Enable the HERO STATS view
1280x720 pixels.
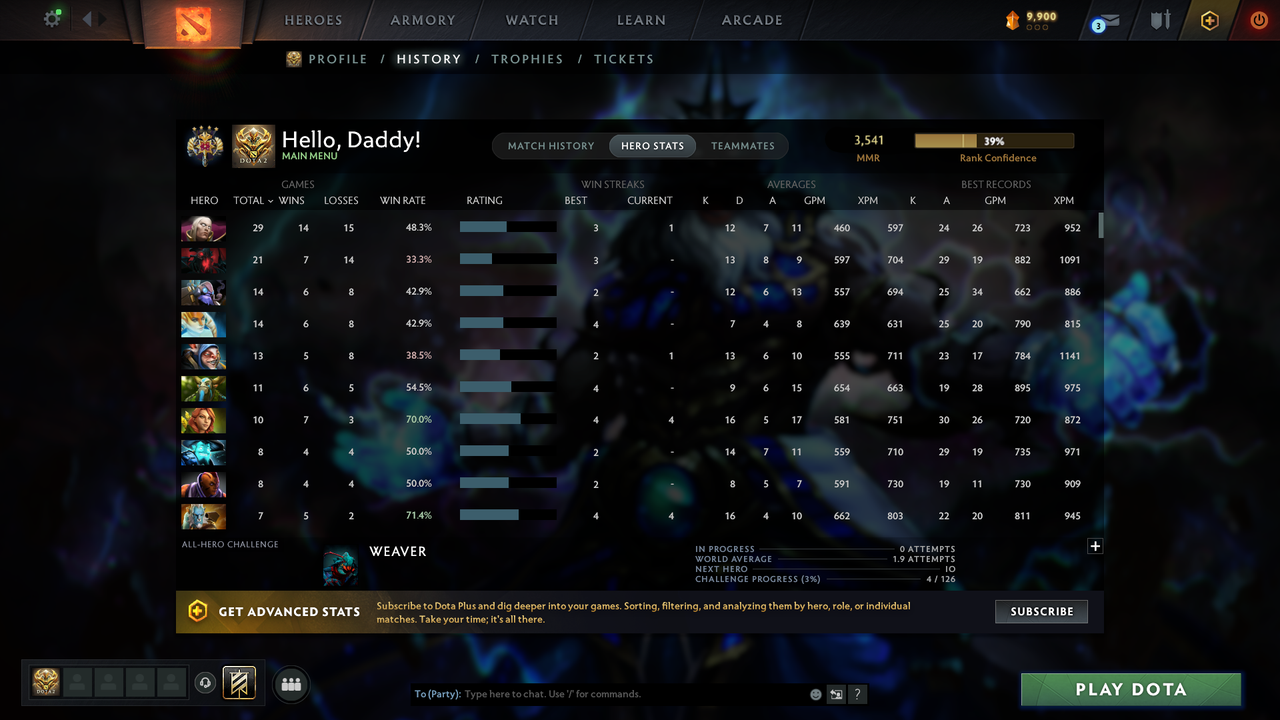(652, 145)
